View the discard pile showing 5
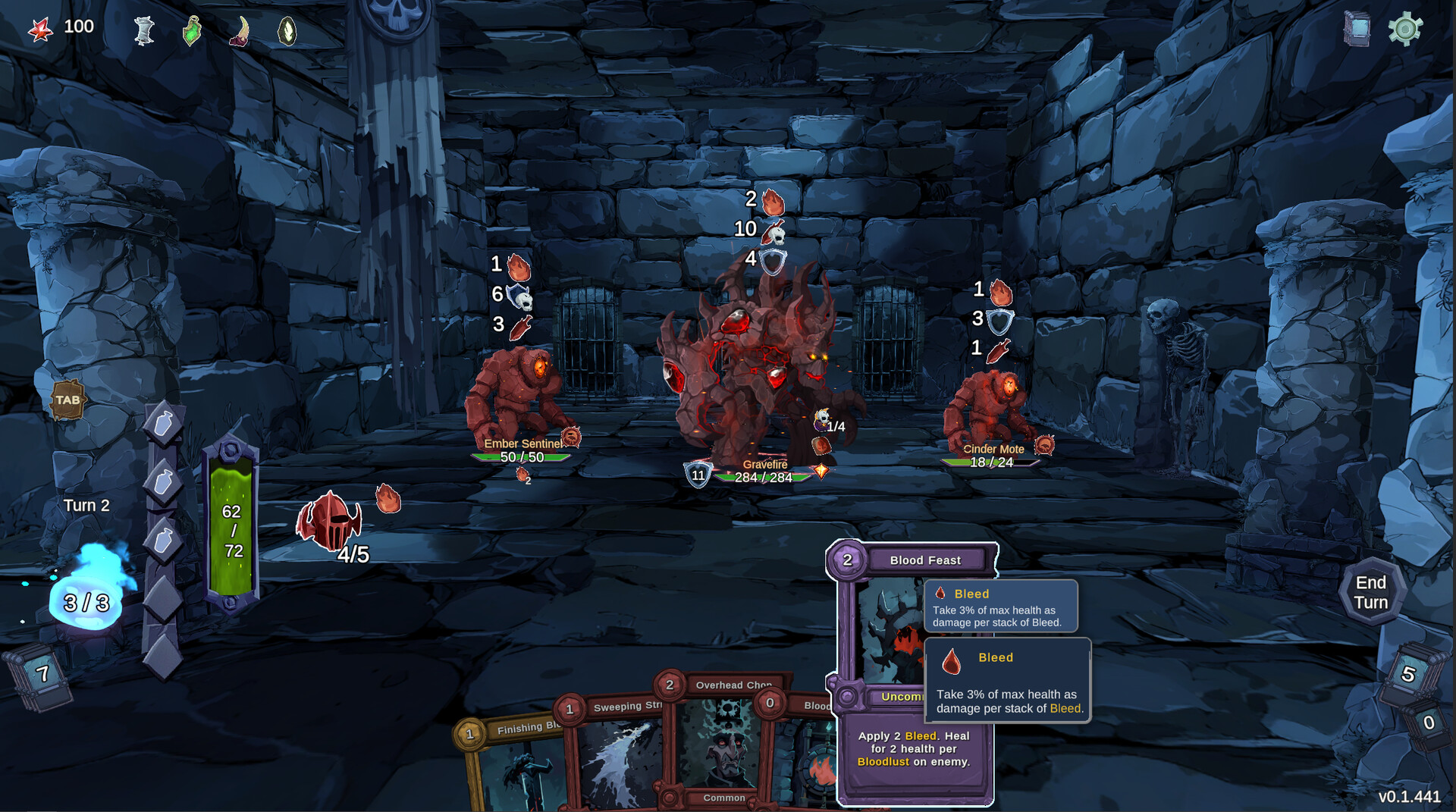The image size is (1456, 812). pyautogui.click(x=1408, y=674)
